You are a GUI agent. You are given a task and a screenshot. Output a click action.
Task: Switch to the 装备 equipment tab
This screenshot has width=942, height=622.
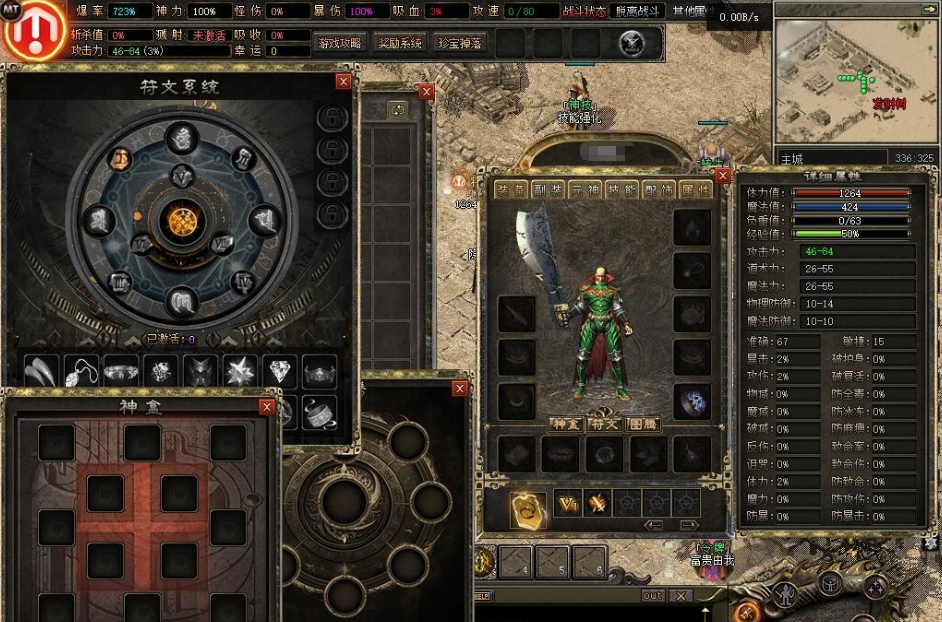511,190
